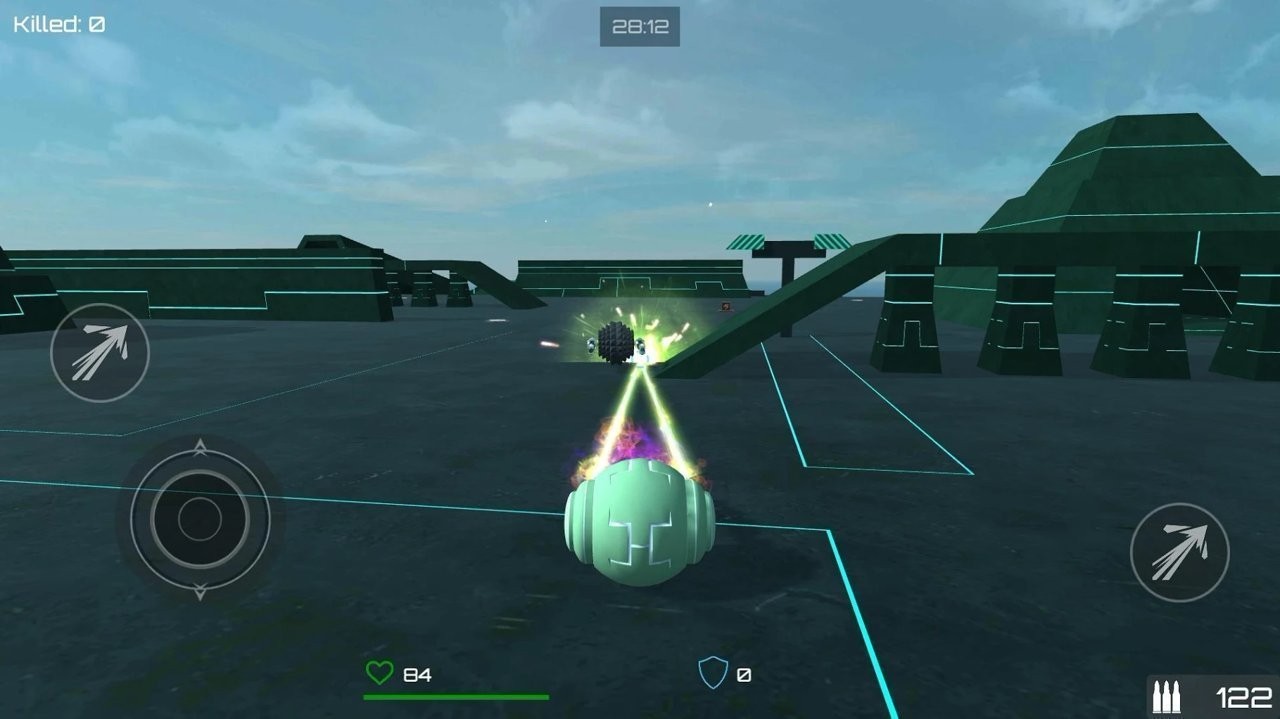Tap the left-side fire button
The width and height of the screenshot is (1280, 719).
(x=100, y=352)
